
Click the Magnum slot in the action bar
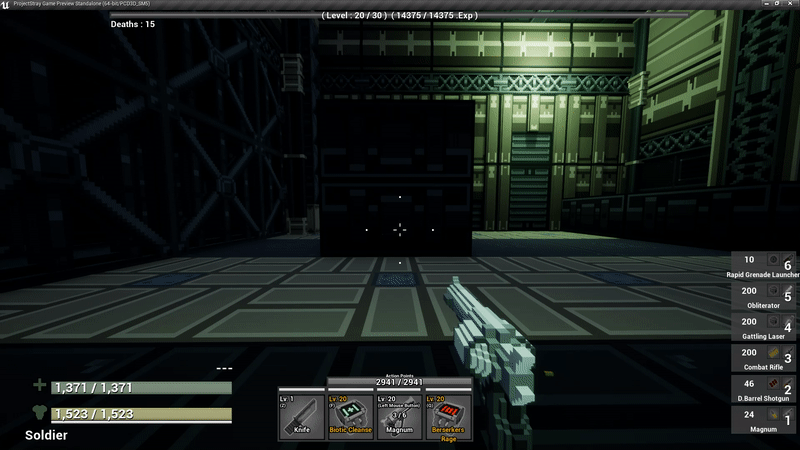(400, 415)
